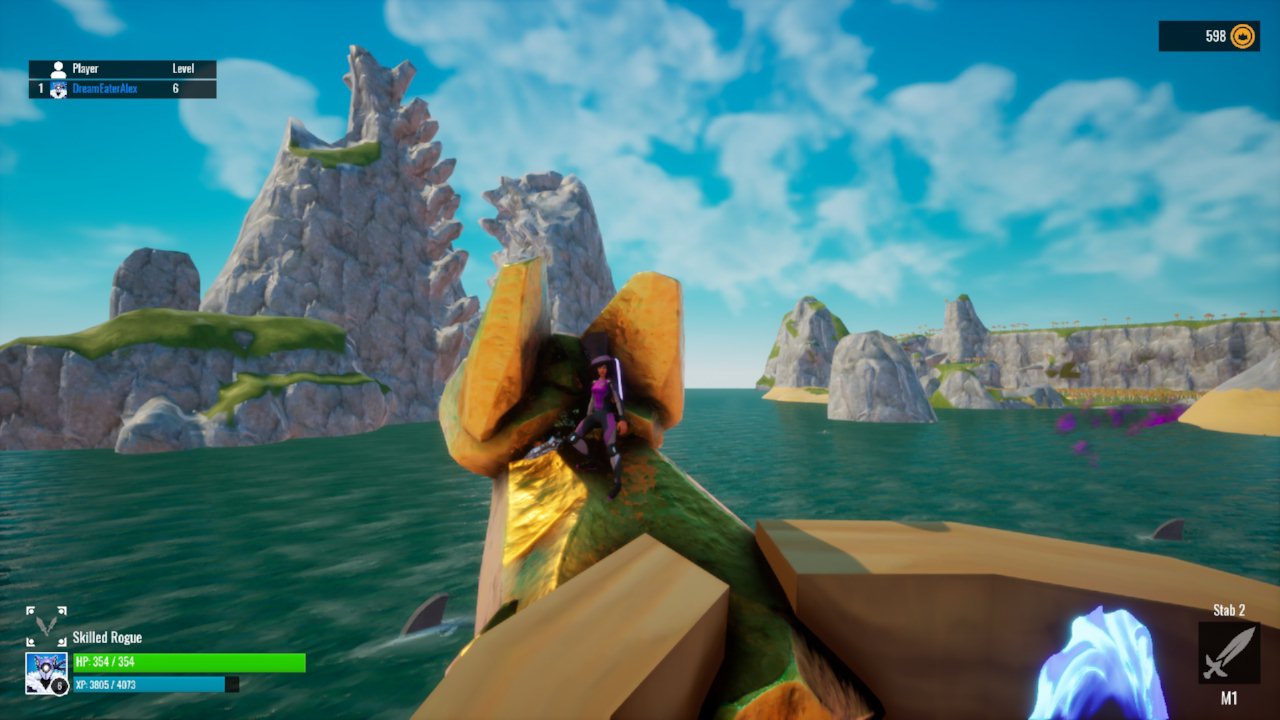Select the DreamEaterAlex leaderboard entry

click(x=105, y=88)
